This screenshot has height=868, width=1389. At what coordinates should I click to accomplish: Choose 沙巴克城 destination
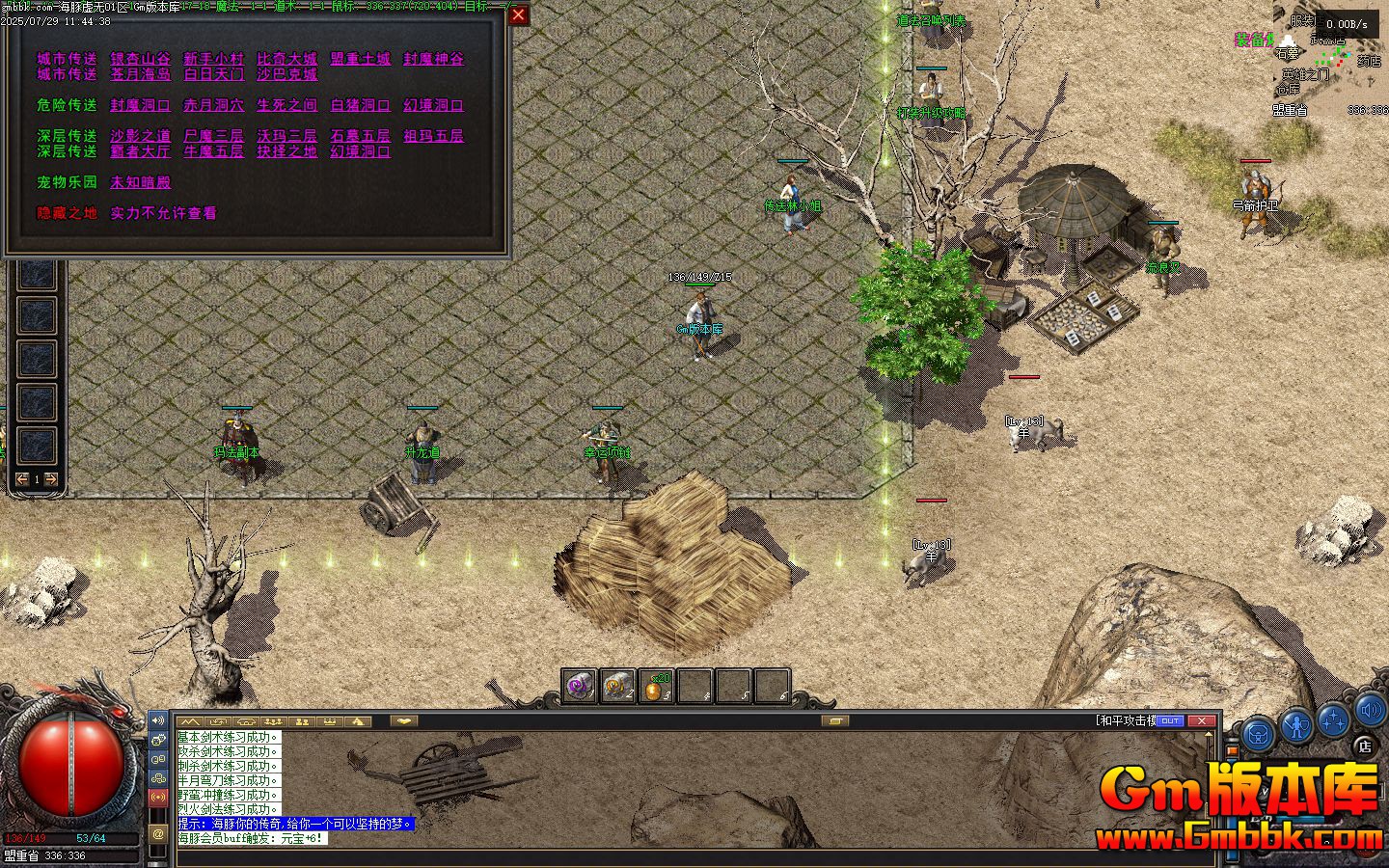point(286,74)
